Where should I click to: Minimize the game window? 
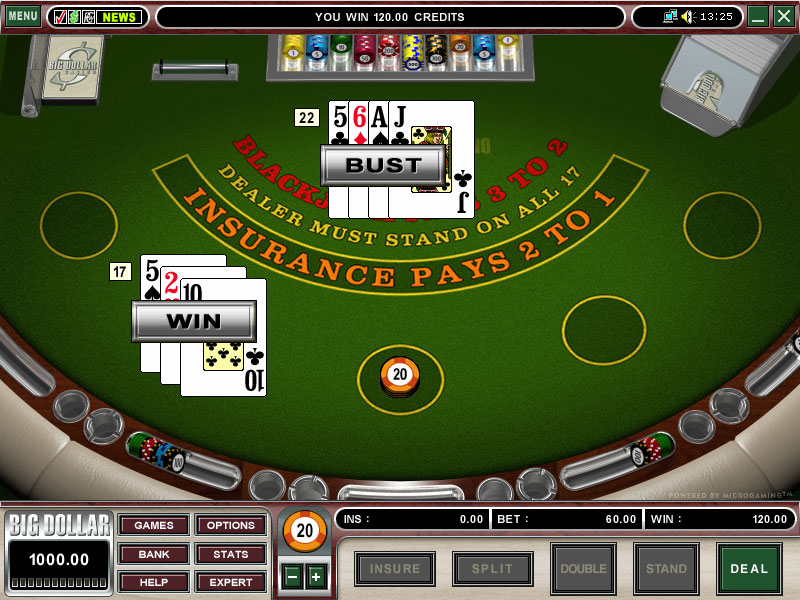(758, 16)
